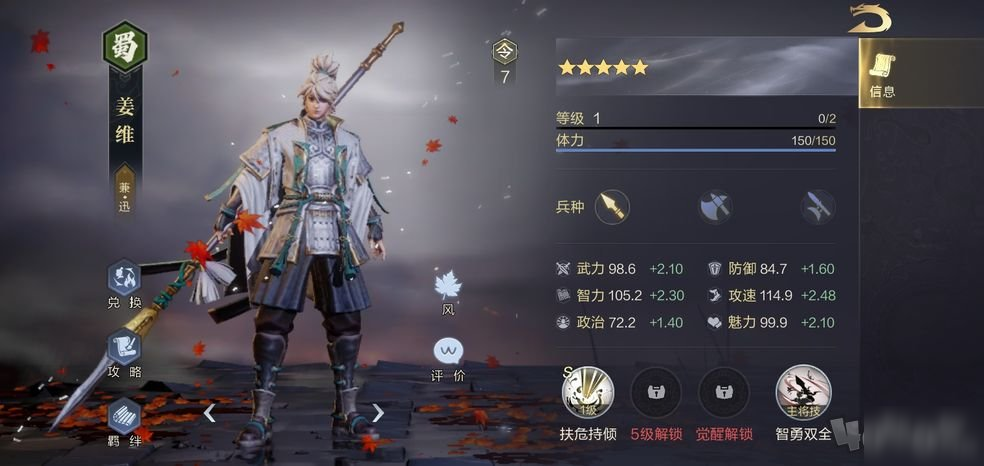View the 智勇双全 main general skill
Image resolution: width=984 pixels, height=466 pixels.
click(x=802, y=392)
